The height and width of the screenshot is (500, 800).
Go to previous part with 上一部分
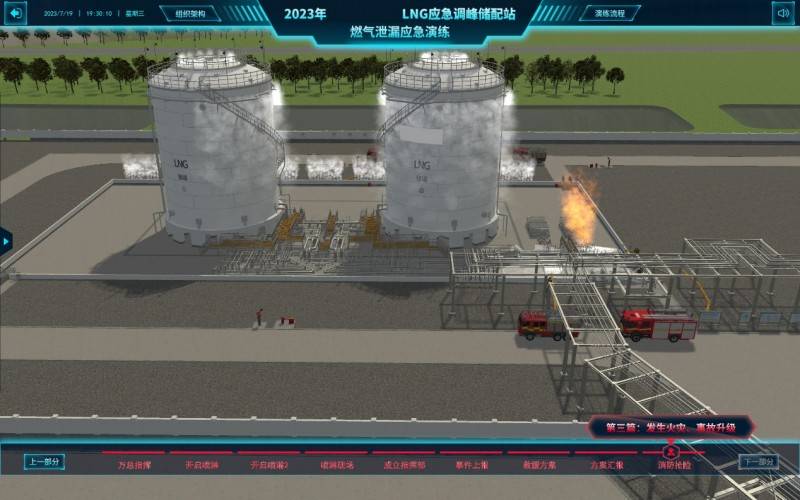pyautogui.click(x=44, y=462)
